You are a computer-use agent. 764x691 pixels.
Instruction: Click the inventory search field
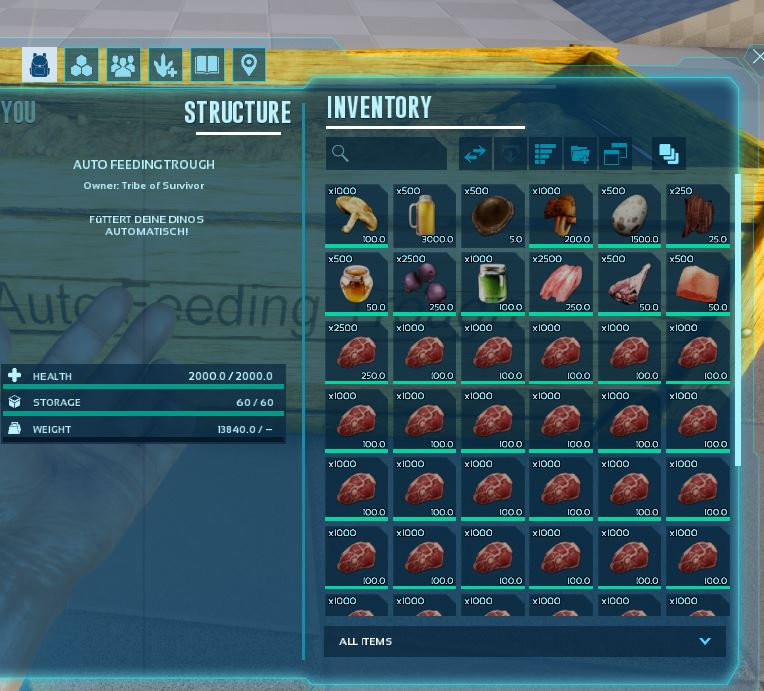[387, 153]
